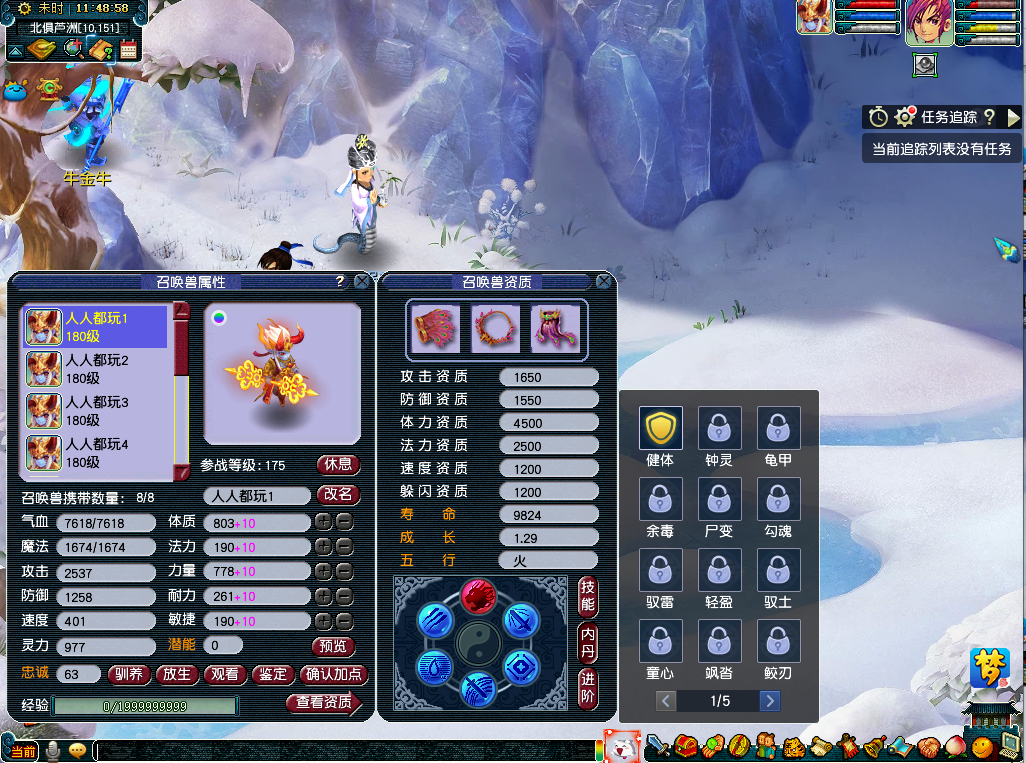Release the summon using 放生 button

click(x=177, y=674)
